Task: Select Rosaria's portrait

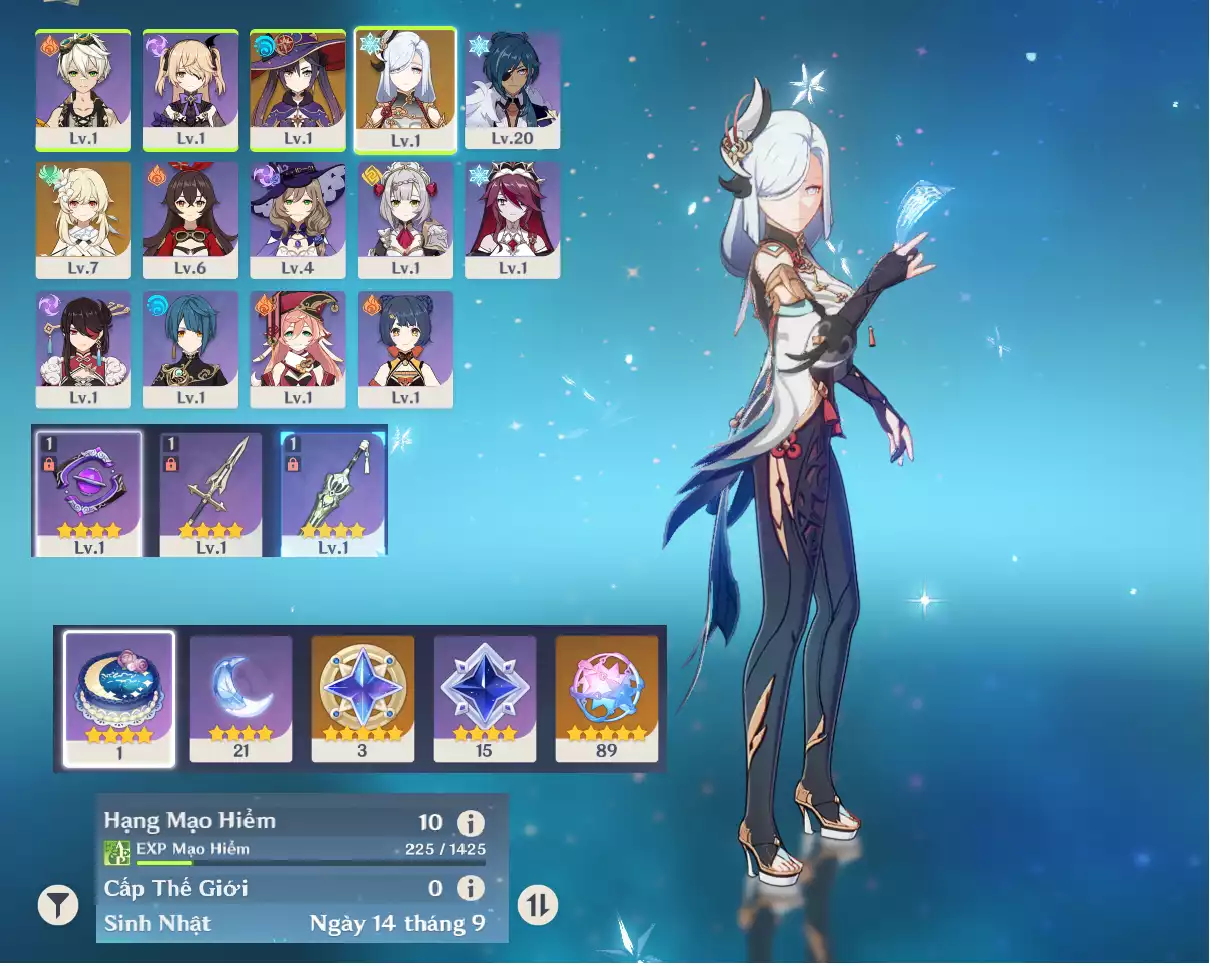Action: coord(513,219)
